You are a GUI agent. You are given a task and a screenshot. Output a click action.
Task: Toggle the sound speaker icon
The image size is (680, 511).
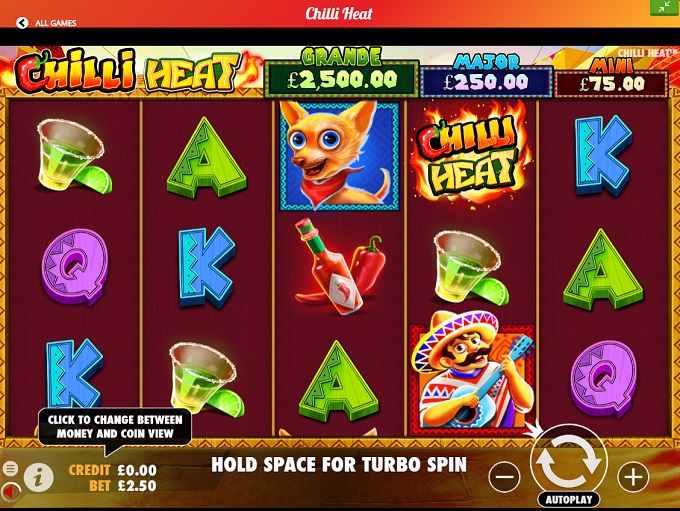pos(10,490)
